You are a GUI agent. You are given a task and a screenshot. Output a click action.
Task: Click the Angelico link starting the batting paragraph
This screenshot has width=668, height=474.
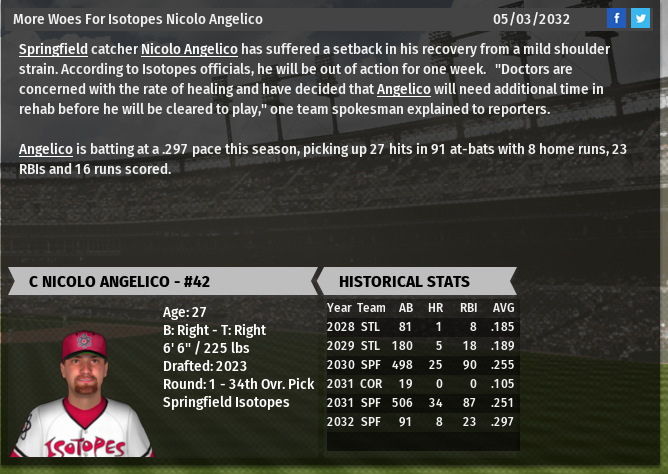click(46, 149)
